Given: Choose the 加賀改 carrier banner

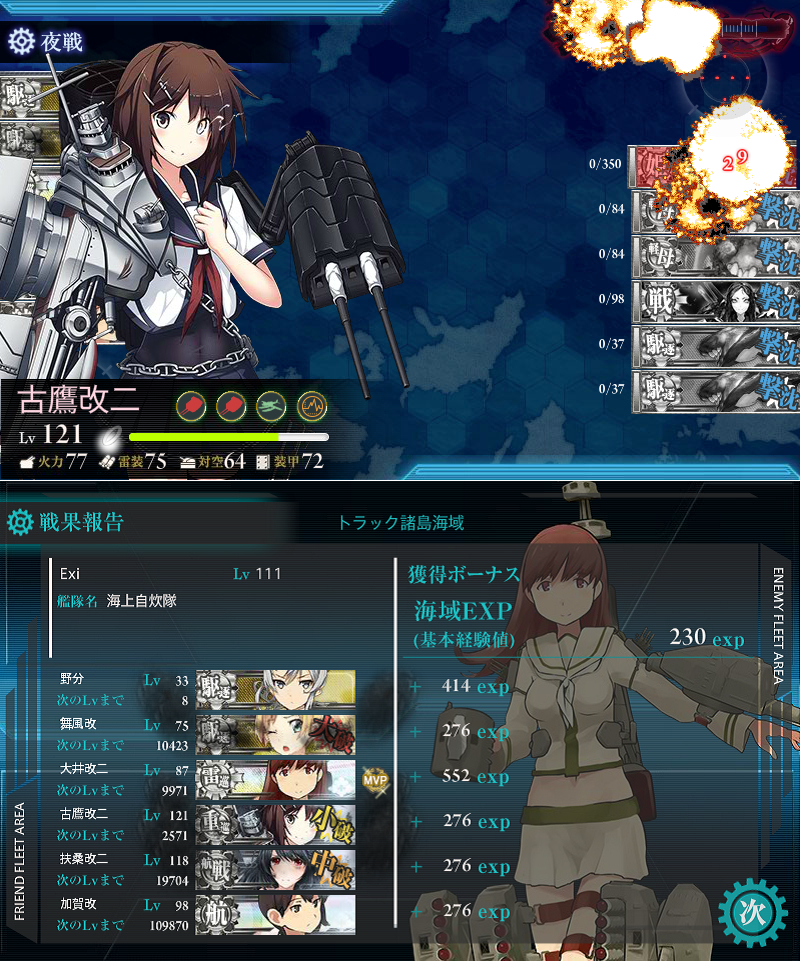Looking at the screenshot, I should pos(276,912).
